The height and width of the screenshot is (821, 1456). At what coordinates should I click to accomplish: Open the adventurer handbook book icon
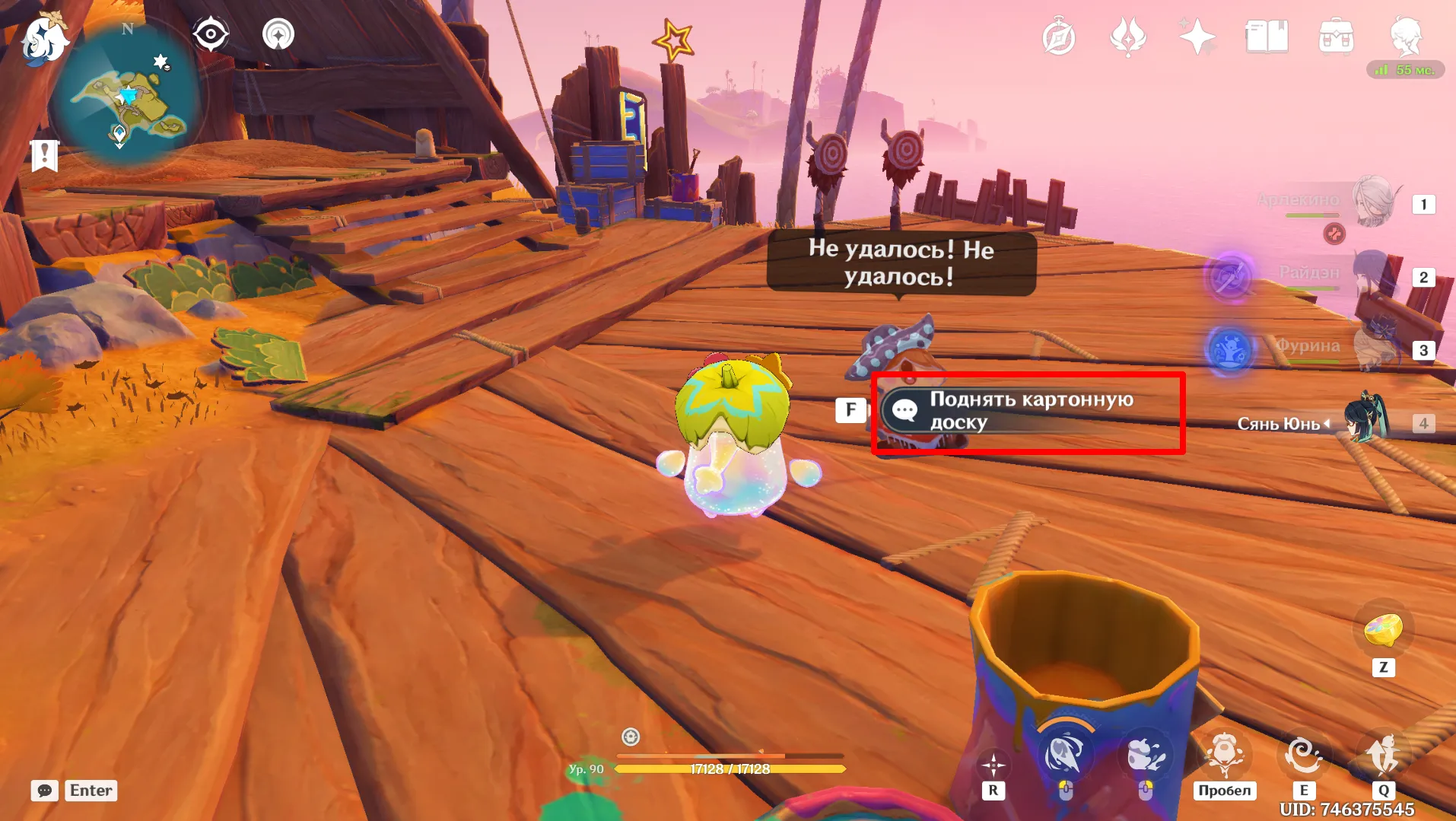pos(1267,37)
